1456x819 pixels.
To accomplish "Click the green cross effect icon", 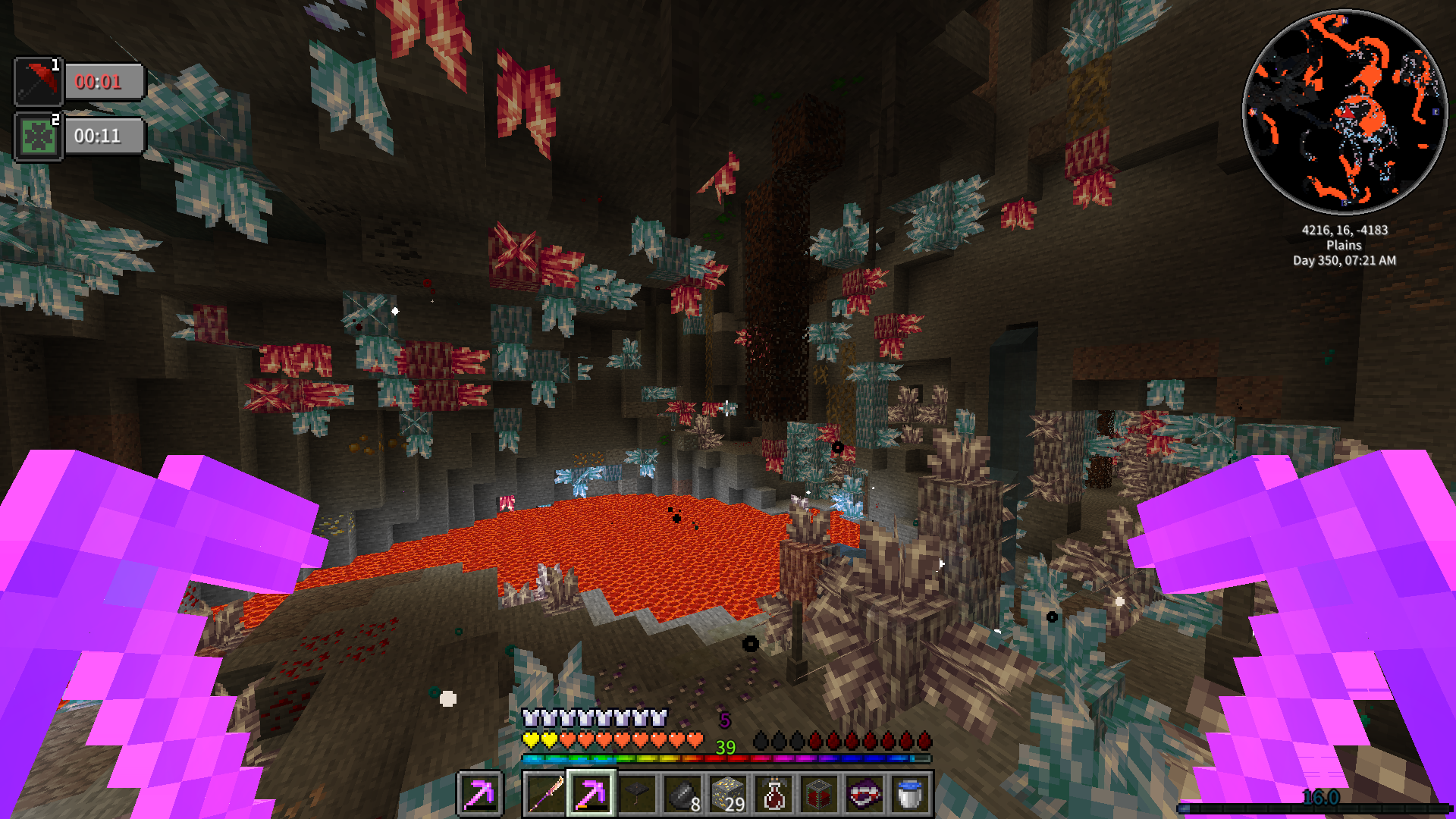I will point(38,136).
